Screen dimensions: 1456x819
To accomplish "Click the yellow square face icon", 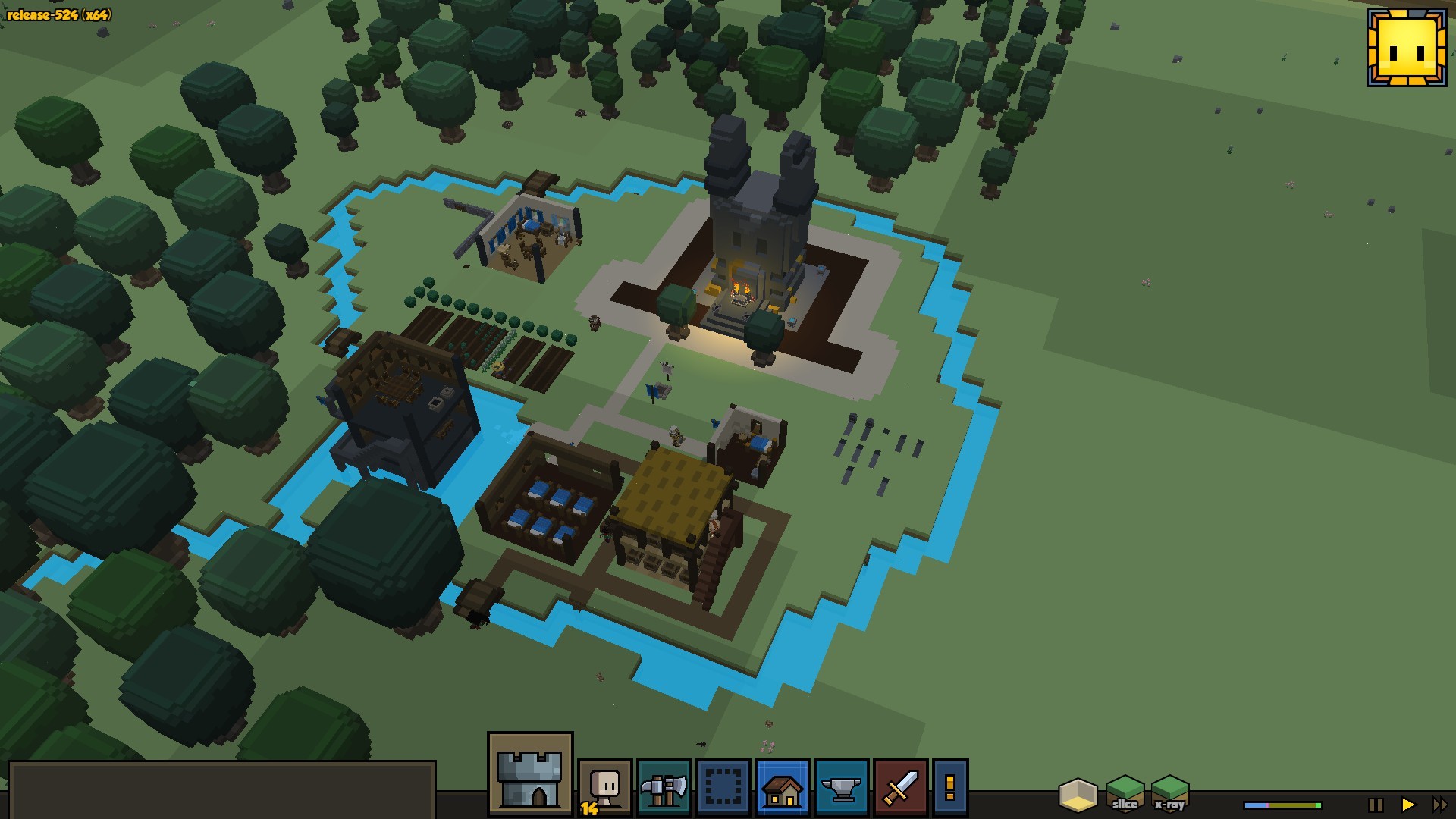I will [x=1407, y=47].
